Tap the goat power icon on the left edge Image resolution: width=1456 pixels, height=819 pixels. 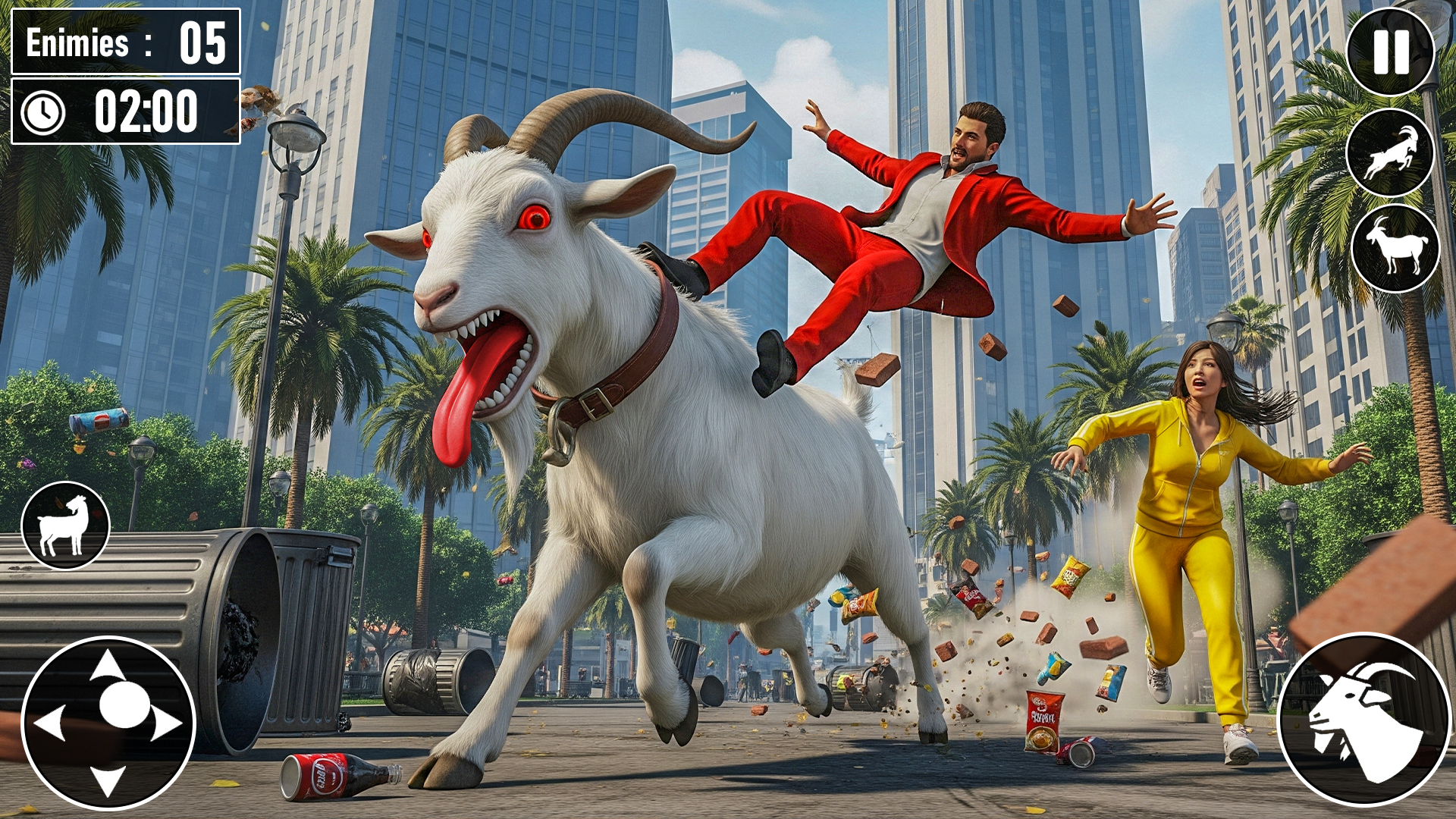[67, 525]
